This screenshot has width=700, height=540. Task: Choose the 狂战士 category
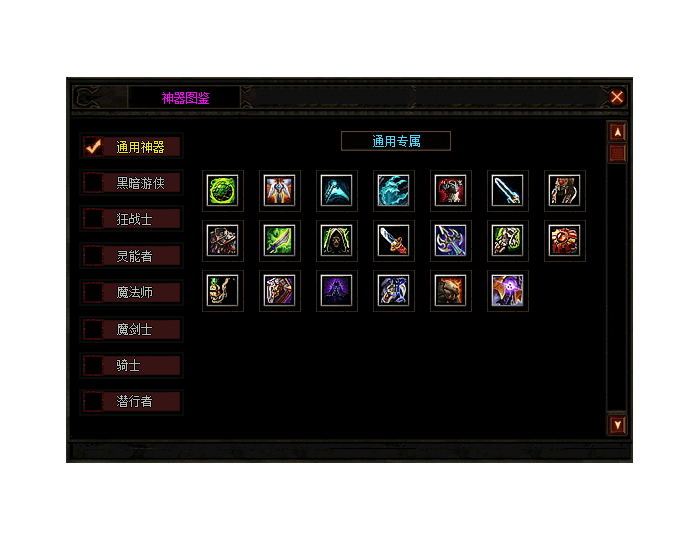pos(132,219)
